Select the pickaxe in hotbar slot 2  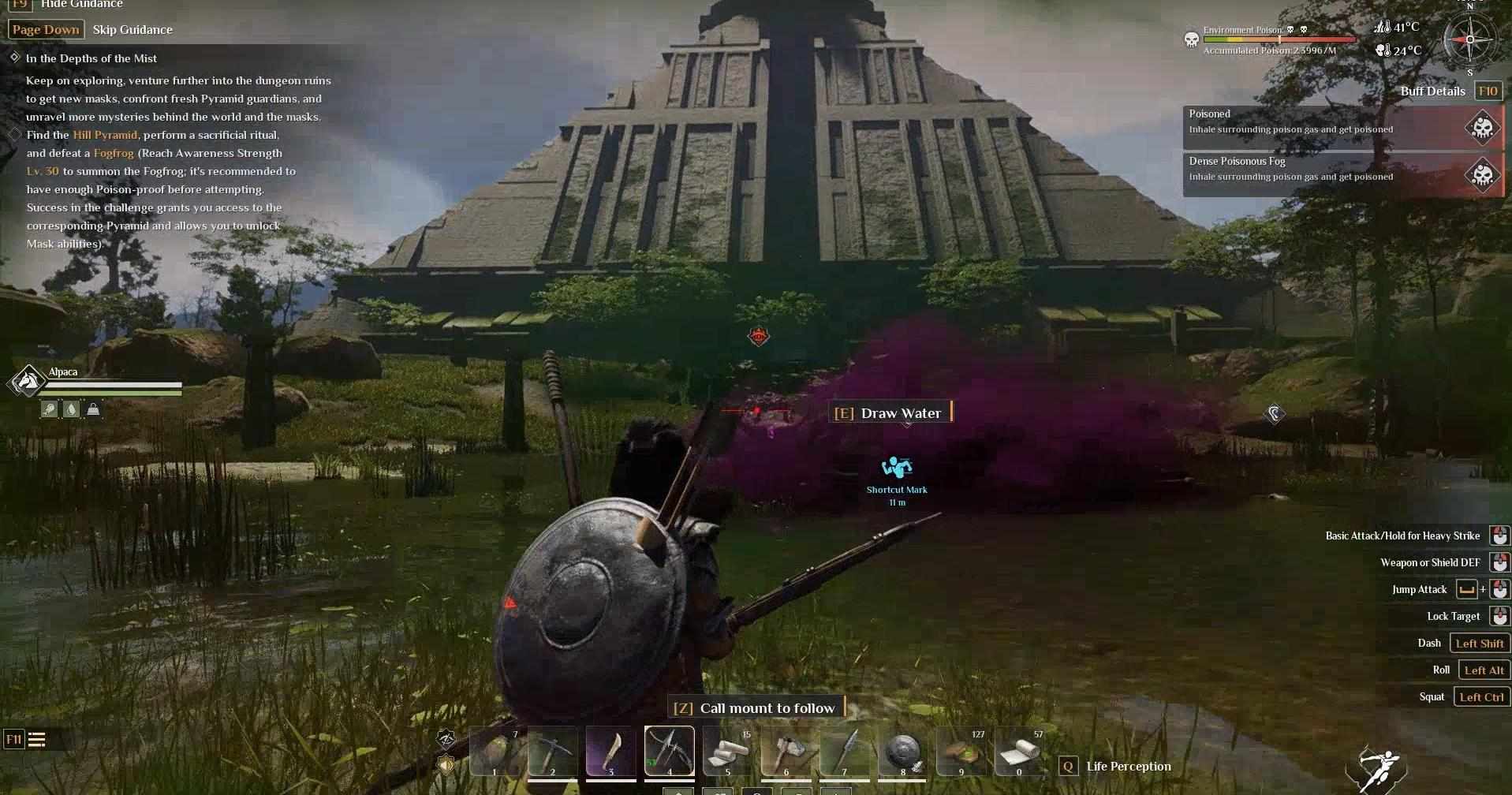coord(552,751)
